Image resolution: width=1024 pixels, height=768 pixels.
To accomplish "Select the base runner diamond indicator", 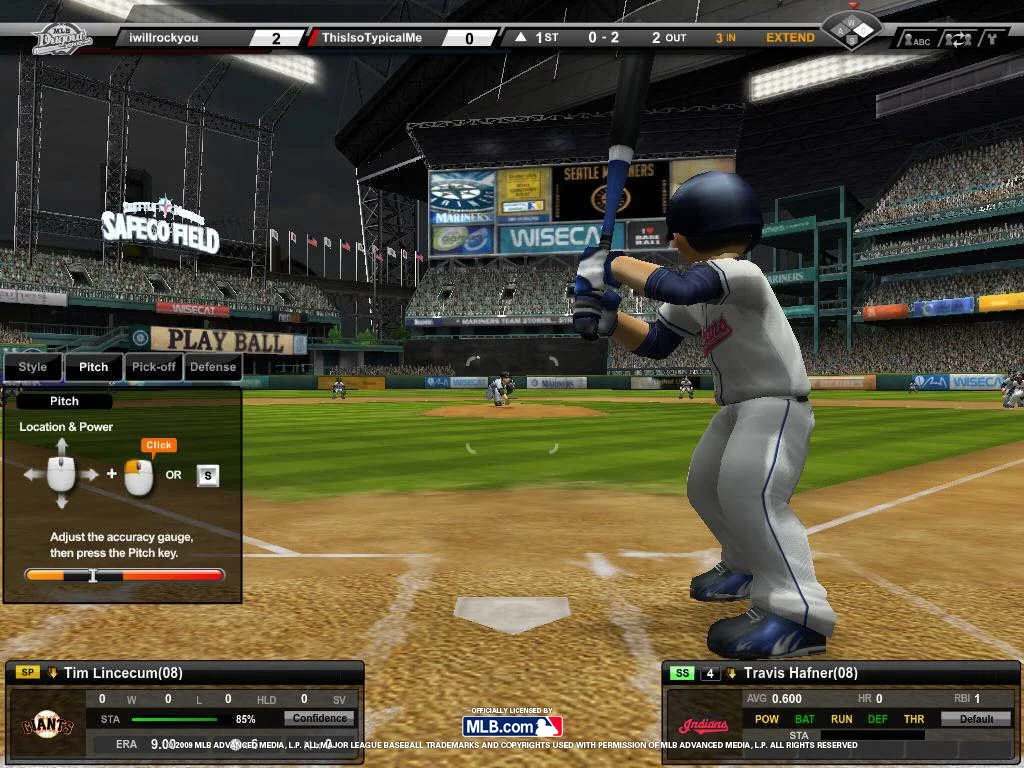I will point(851,28).
